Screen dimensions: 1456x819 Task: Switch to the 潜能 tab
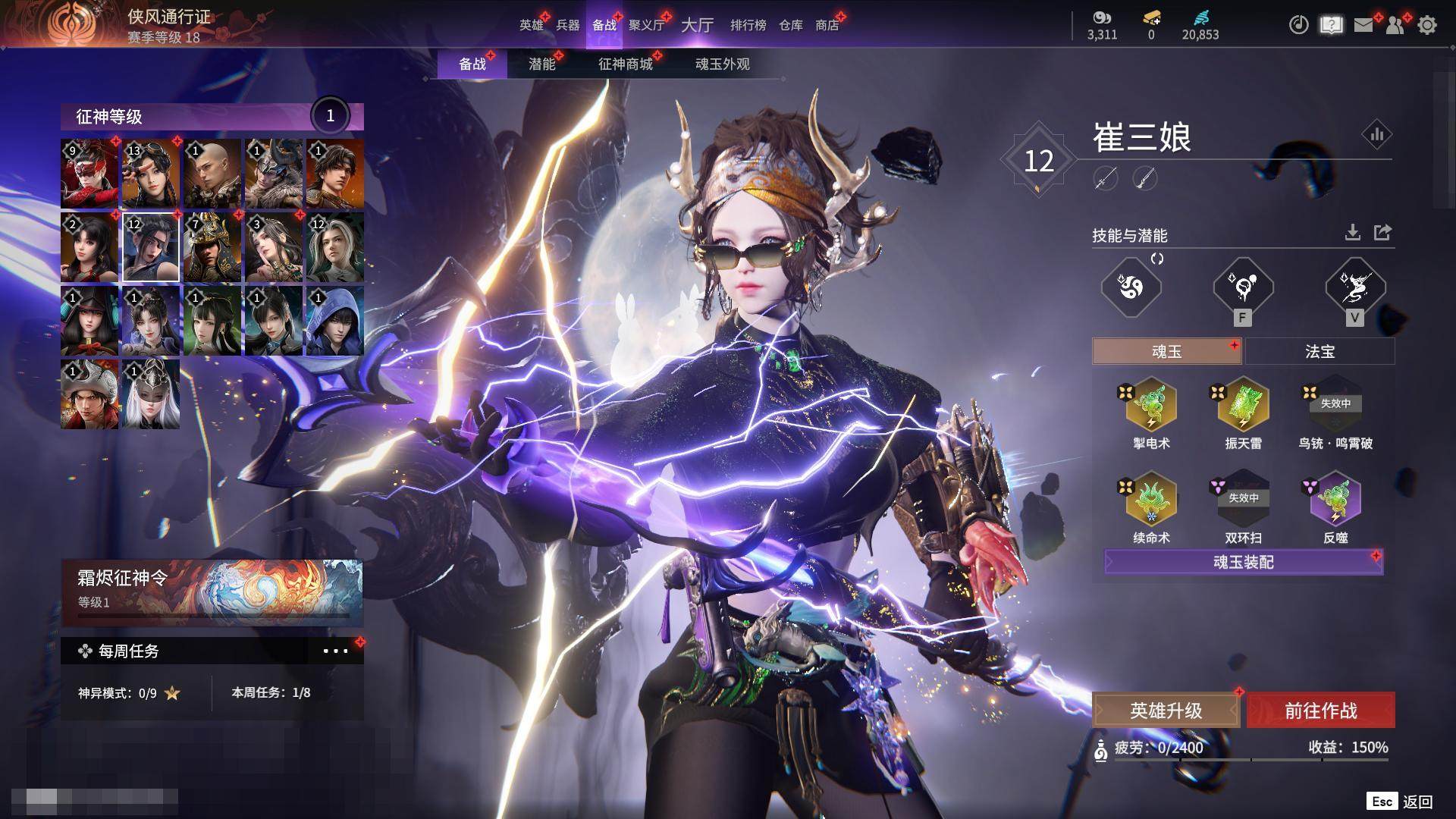541,64
